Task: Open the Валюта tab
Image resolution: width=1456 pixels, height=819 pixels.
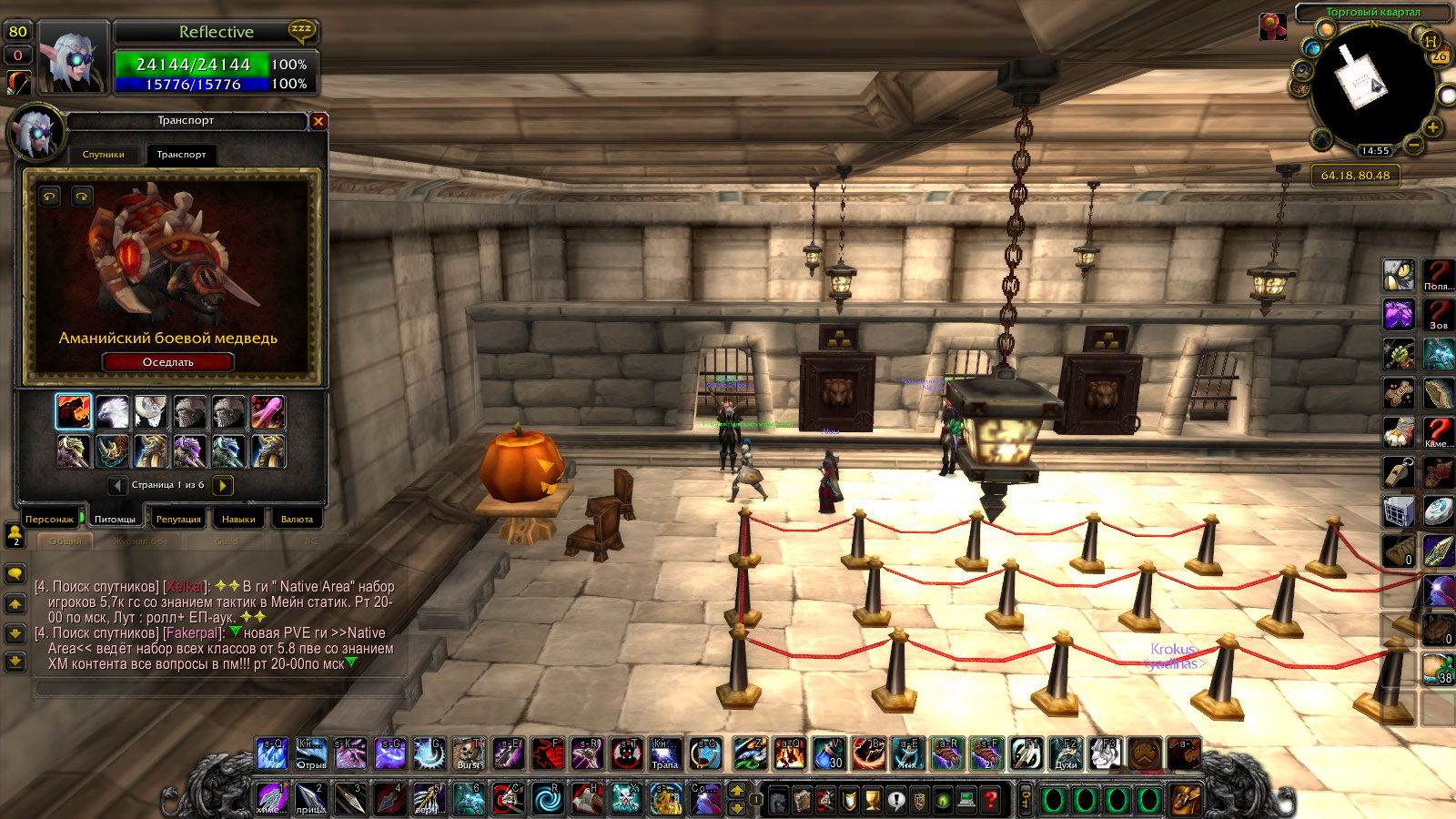Action: pyautogui.click(x=297, y=520)
